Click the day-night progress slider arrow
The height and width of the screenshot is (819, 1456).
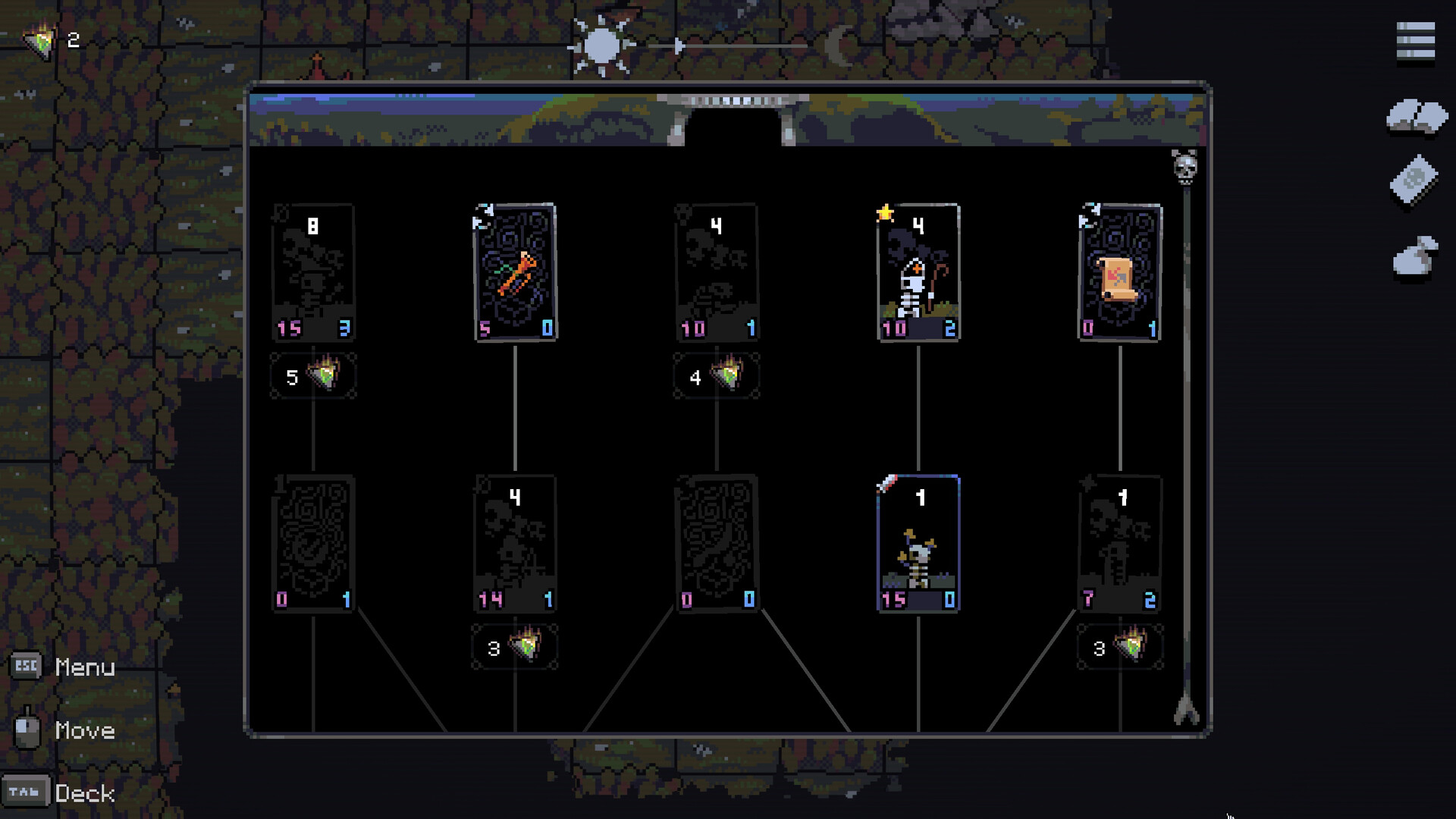pos(679,45)
